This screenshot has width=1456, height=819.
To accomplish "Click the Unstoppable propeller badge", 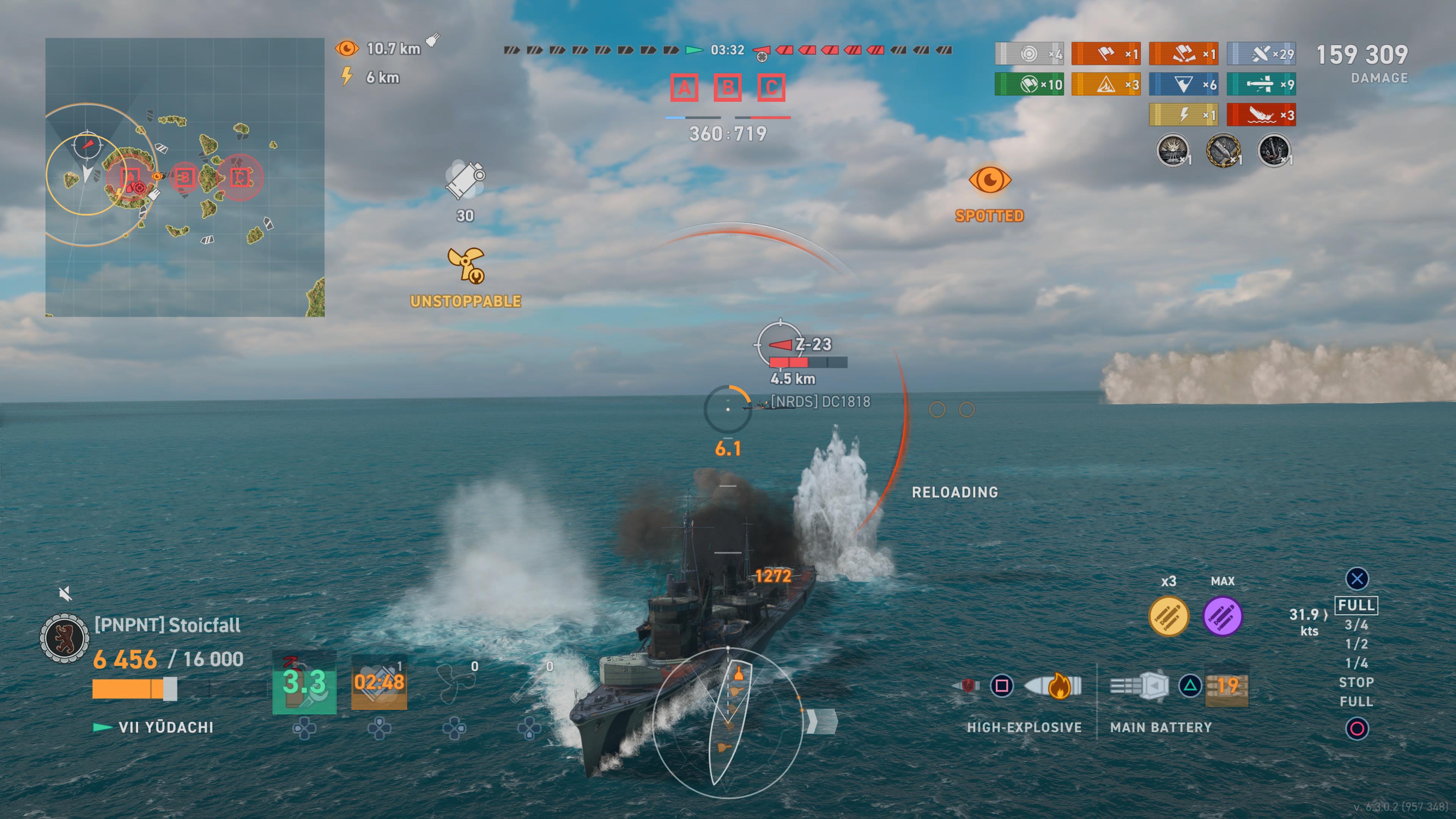I will (466, 265).
